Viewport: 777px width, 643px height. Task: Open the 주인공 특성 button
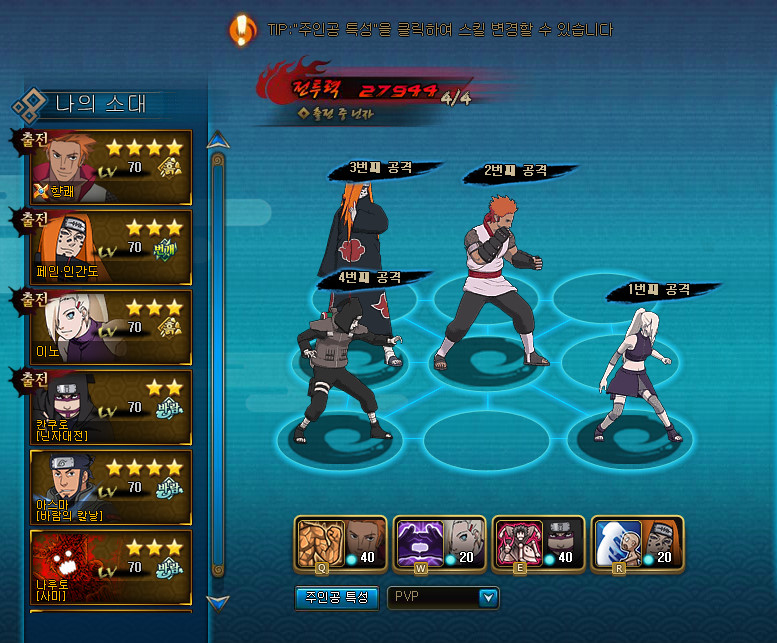tap(337, 598)
